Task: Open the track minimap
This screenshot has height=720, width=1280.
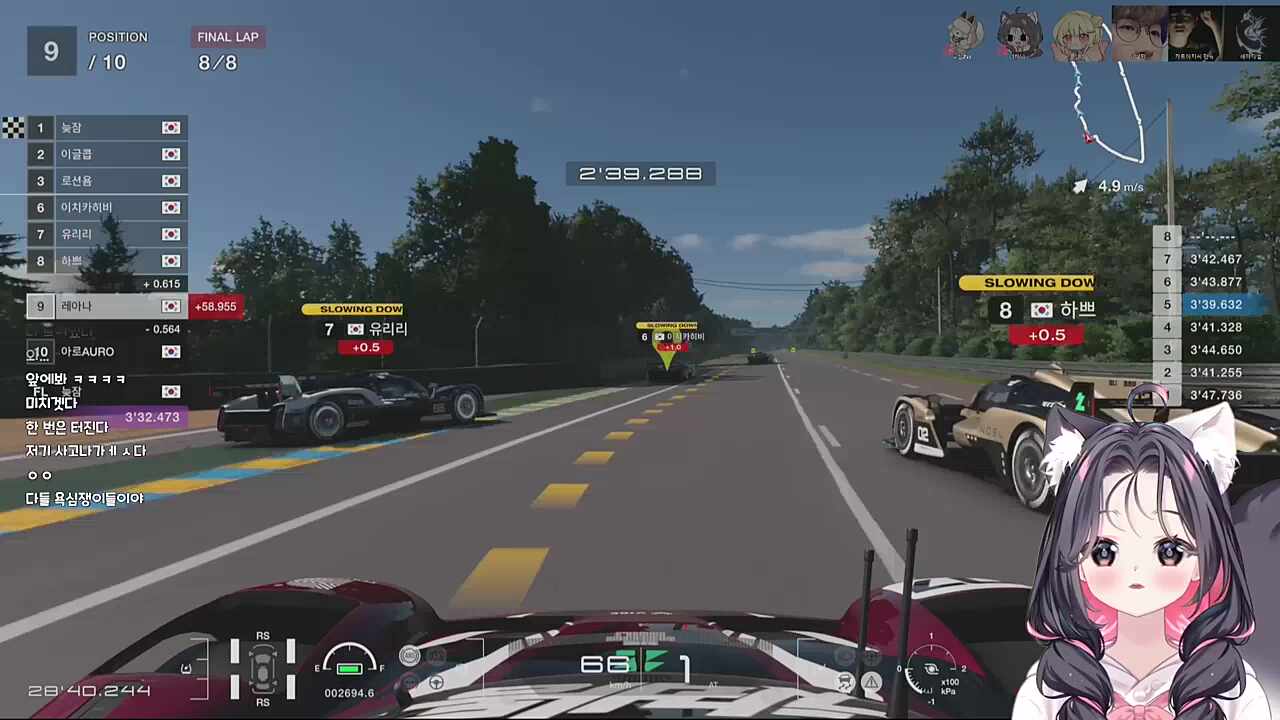Action: click(x=1108, y=110)
